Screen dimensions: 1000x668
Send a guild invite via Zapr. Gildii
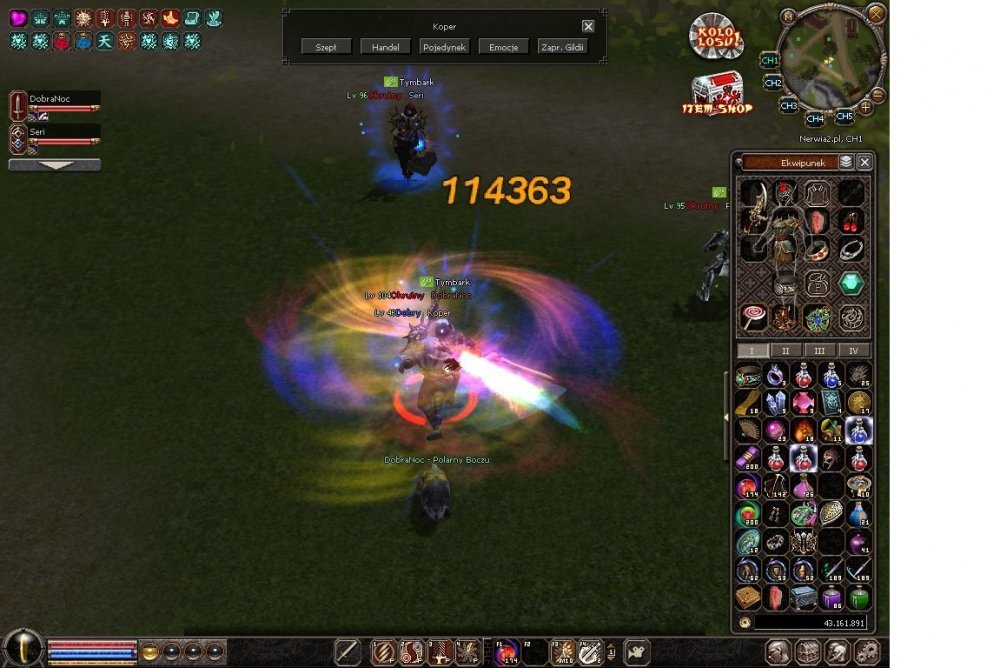click(562, 47)
